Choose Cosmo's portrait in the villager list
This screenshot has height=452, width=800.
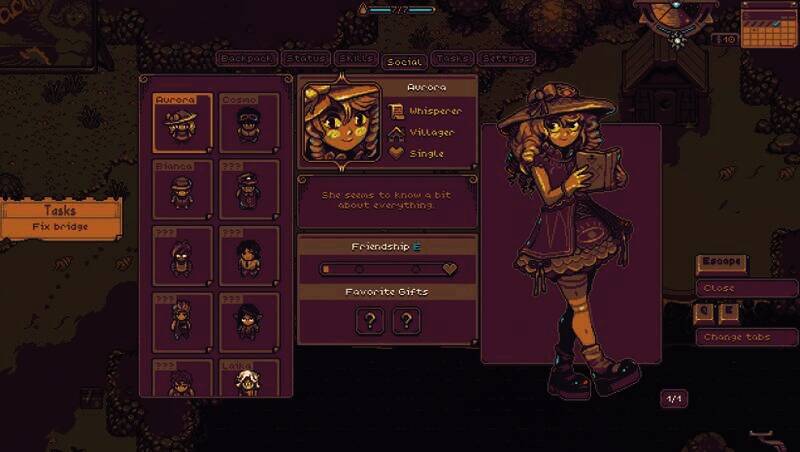tap(248, 123)
